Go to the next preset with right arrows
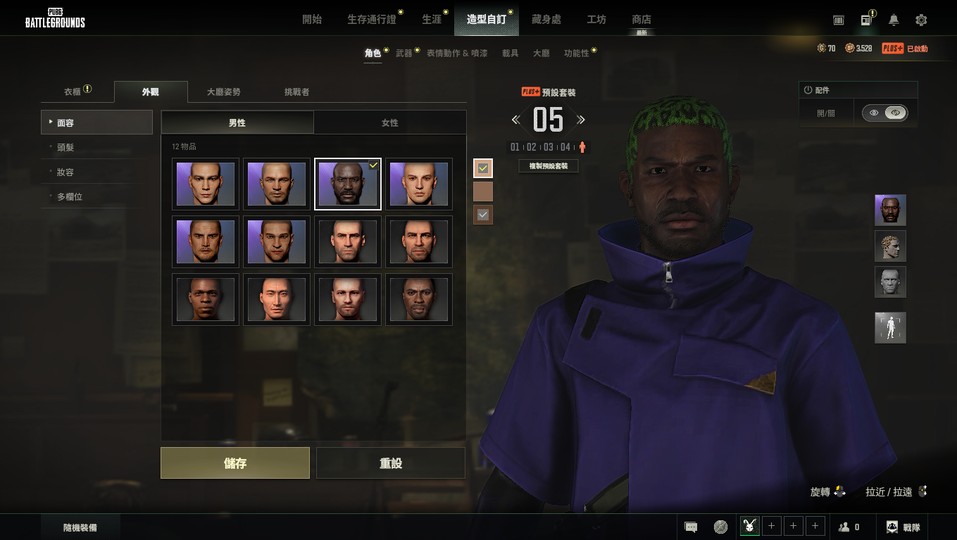 coord(581,120)
